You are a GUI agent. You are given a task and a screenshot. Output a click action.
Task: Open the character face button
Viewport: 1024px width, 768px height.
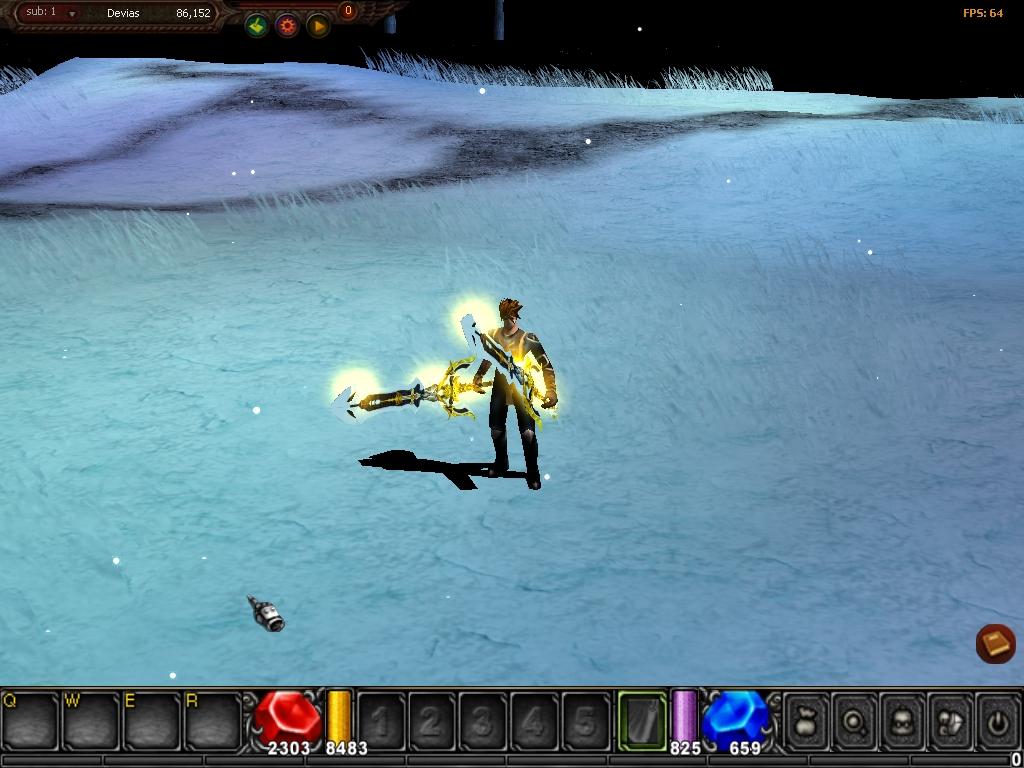click(903, 719)
